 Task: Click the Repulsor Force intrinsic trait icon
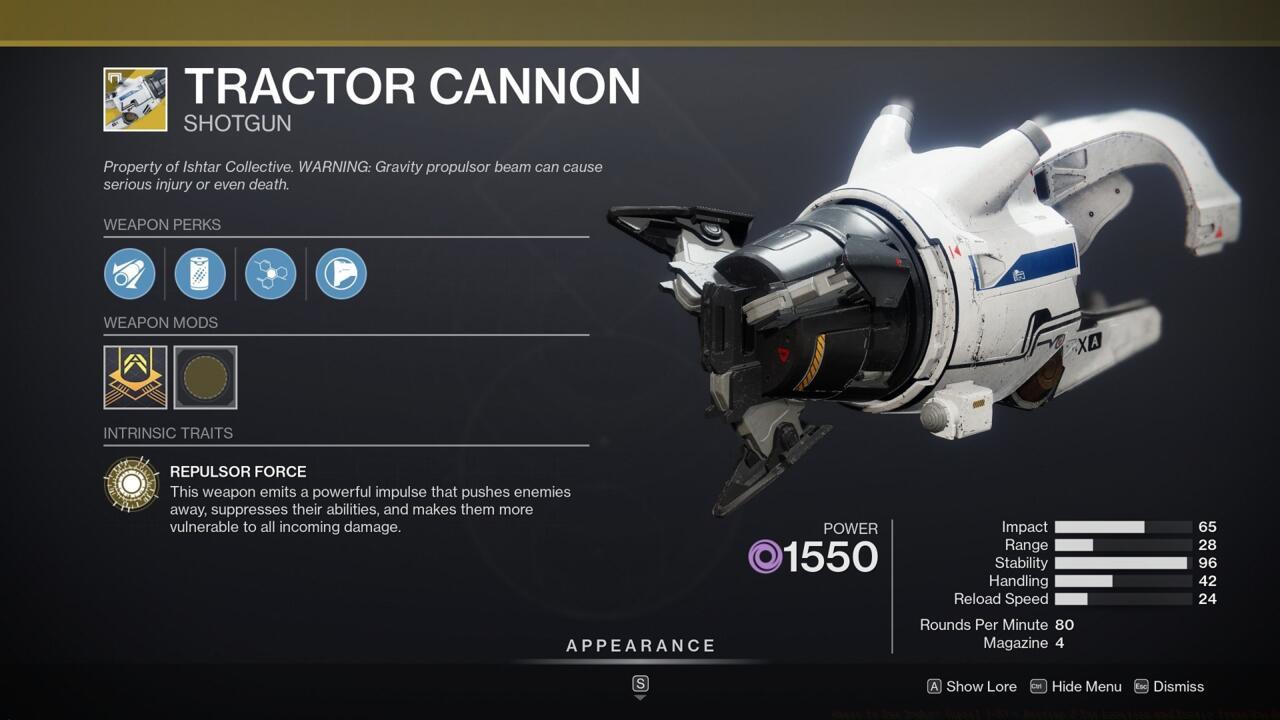tap(132, 484)
